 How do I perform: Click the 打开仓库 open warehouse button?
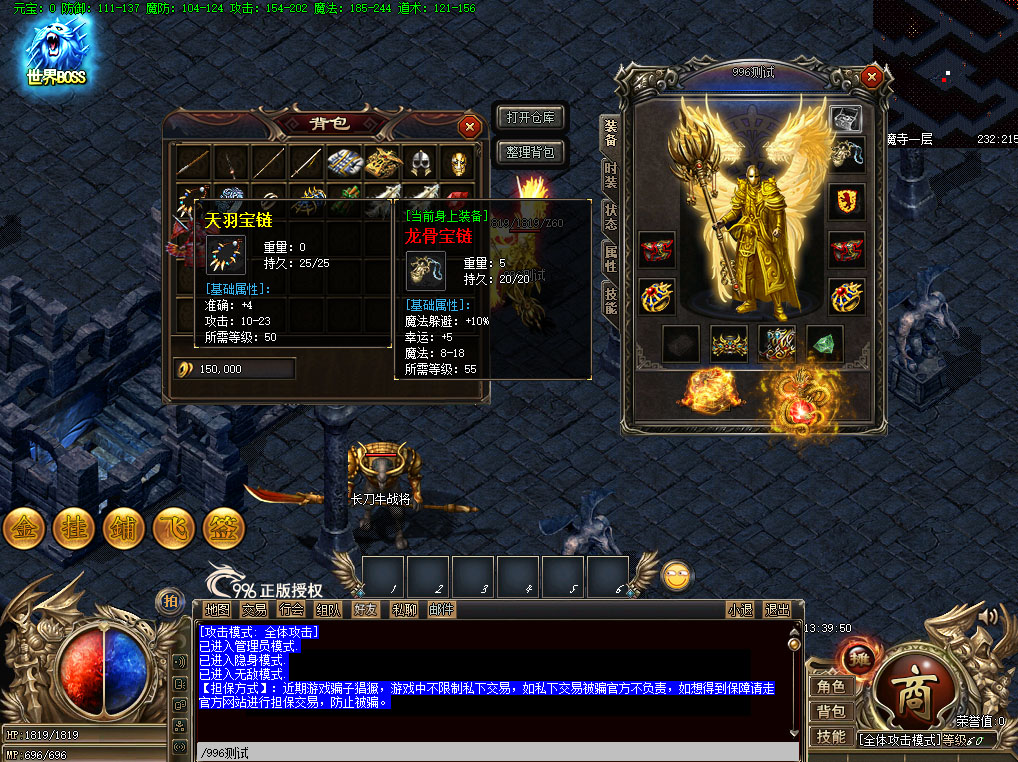click(x=531, y=117)
